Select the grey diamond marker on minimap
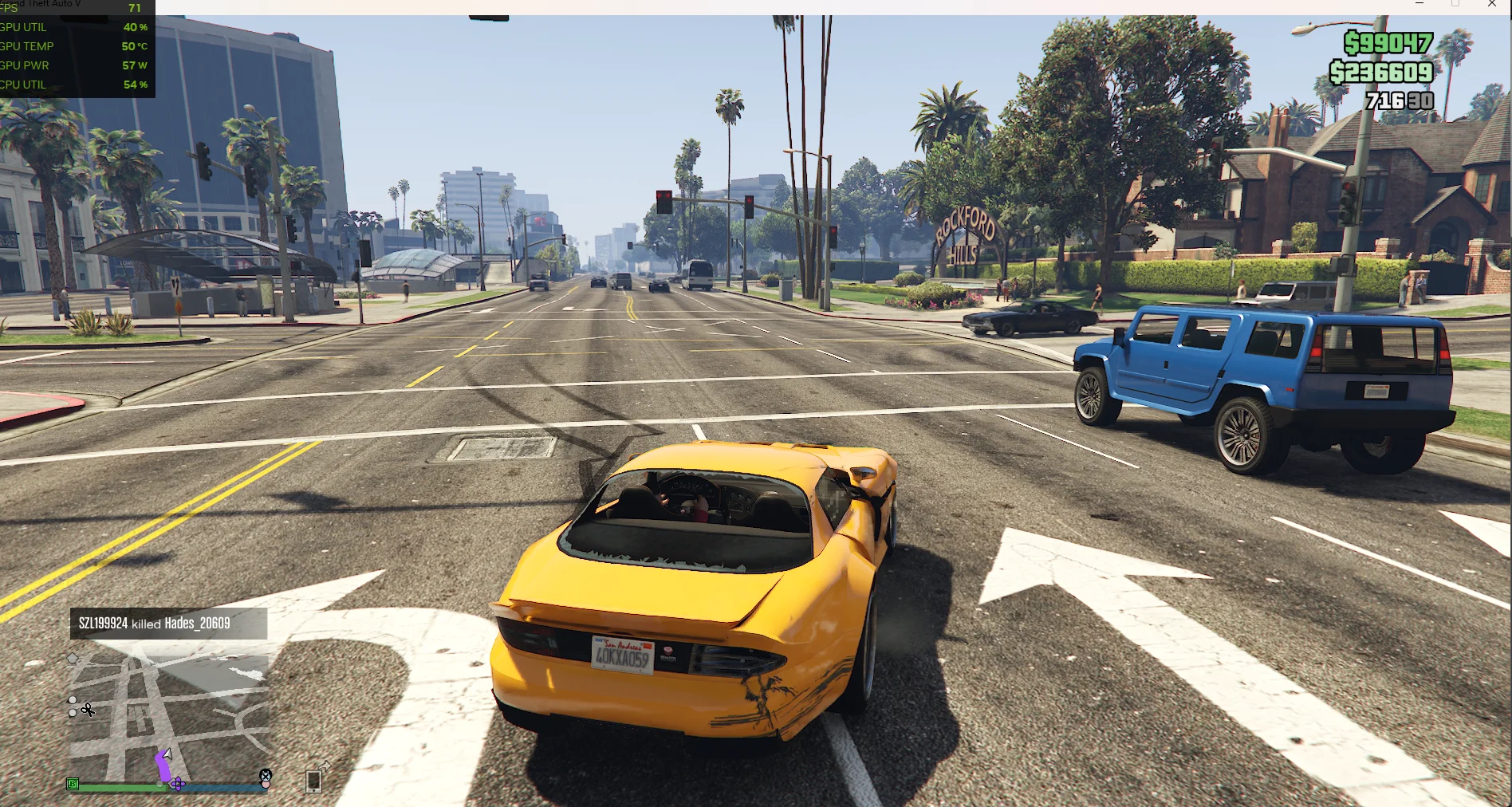 [73, 658]
